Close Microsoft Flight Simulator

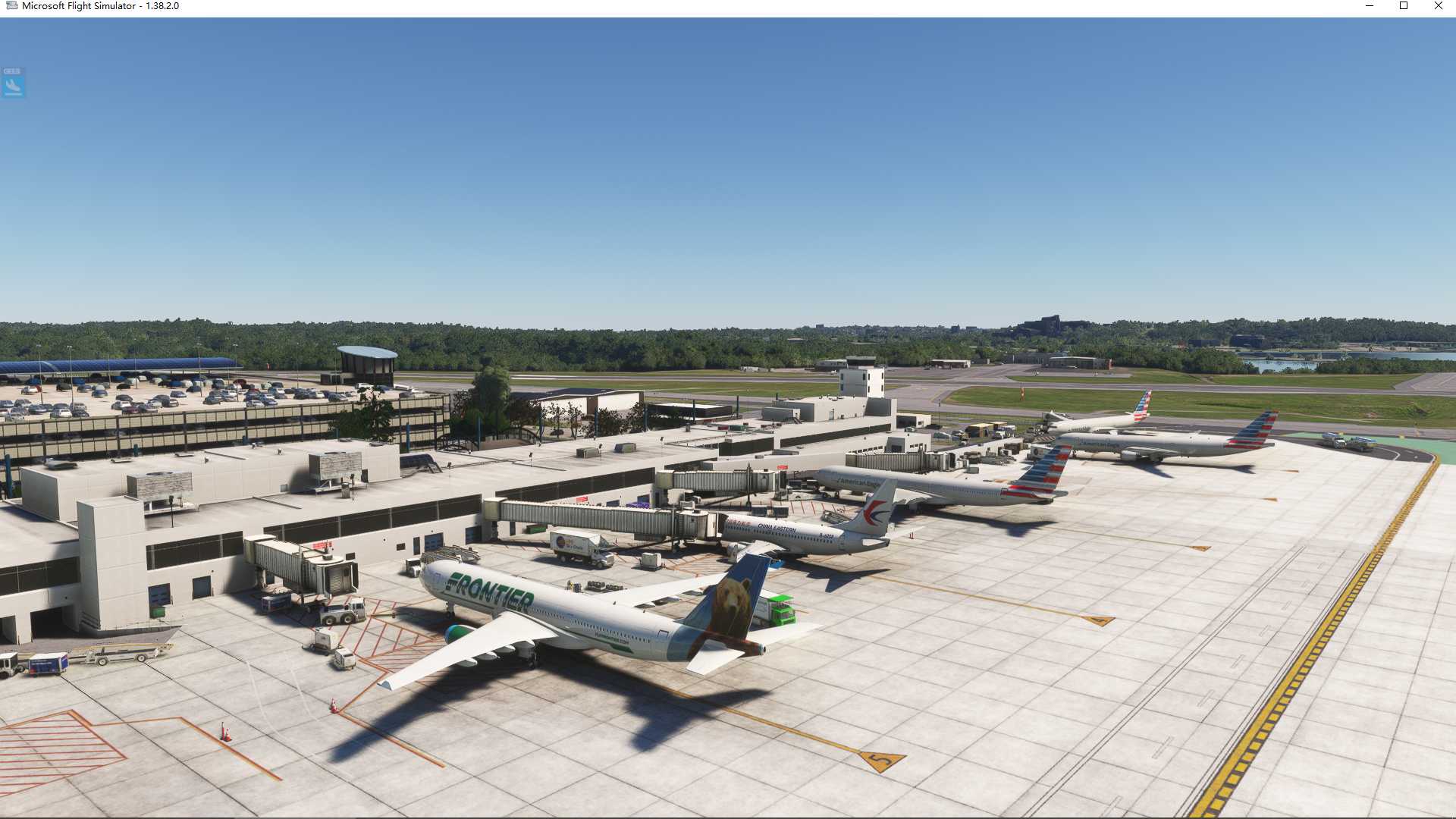1438,6
